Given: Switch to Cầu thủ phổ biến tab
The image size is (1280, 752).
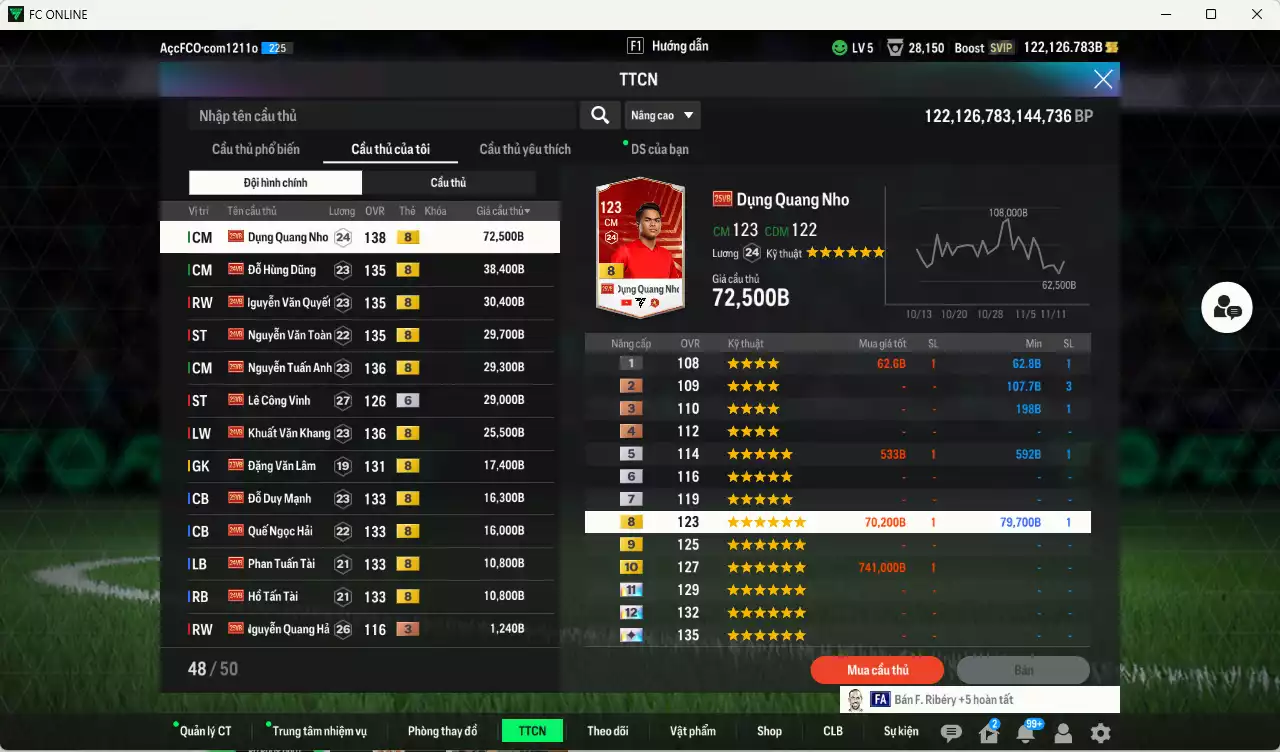Looking at the screenshot, I should [x=255, y=150].
